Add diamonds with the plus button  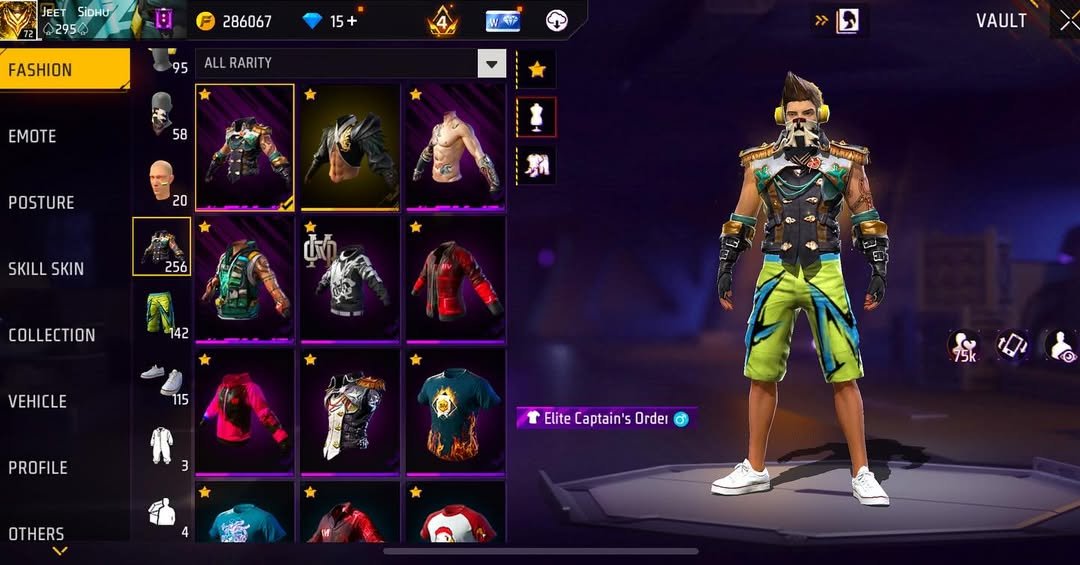click(351, 21)
